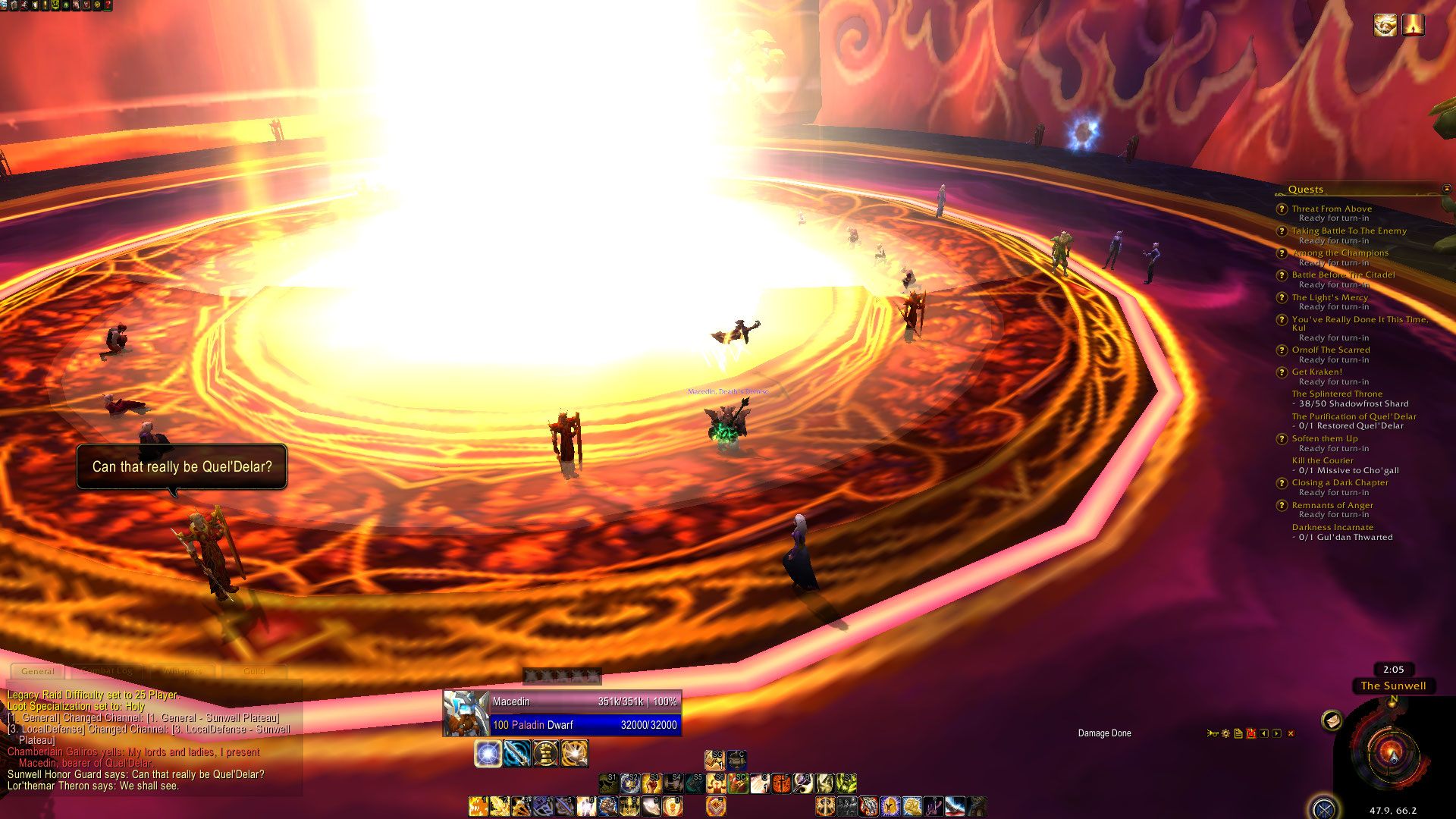Close the Damage Done meter window
This screenshot has width=1456, height=819.
coord(1291,733)
